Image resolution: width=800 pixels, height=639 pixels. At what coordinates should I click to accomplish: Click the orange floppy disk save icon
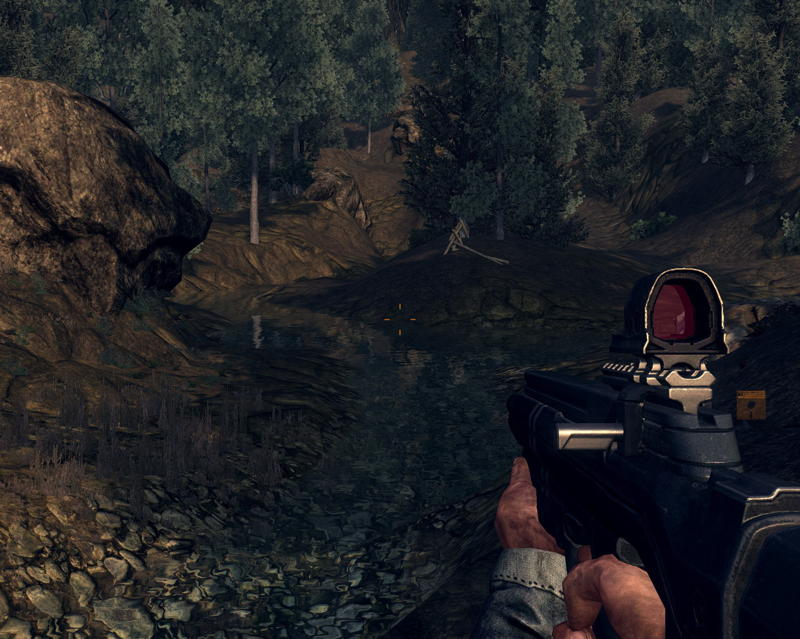click(750, 404)
